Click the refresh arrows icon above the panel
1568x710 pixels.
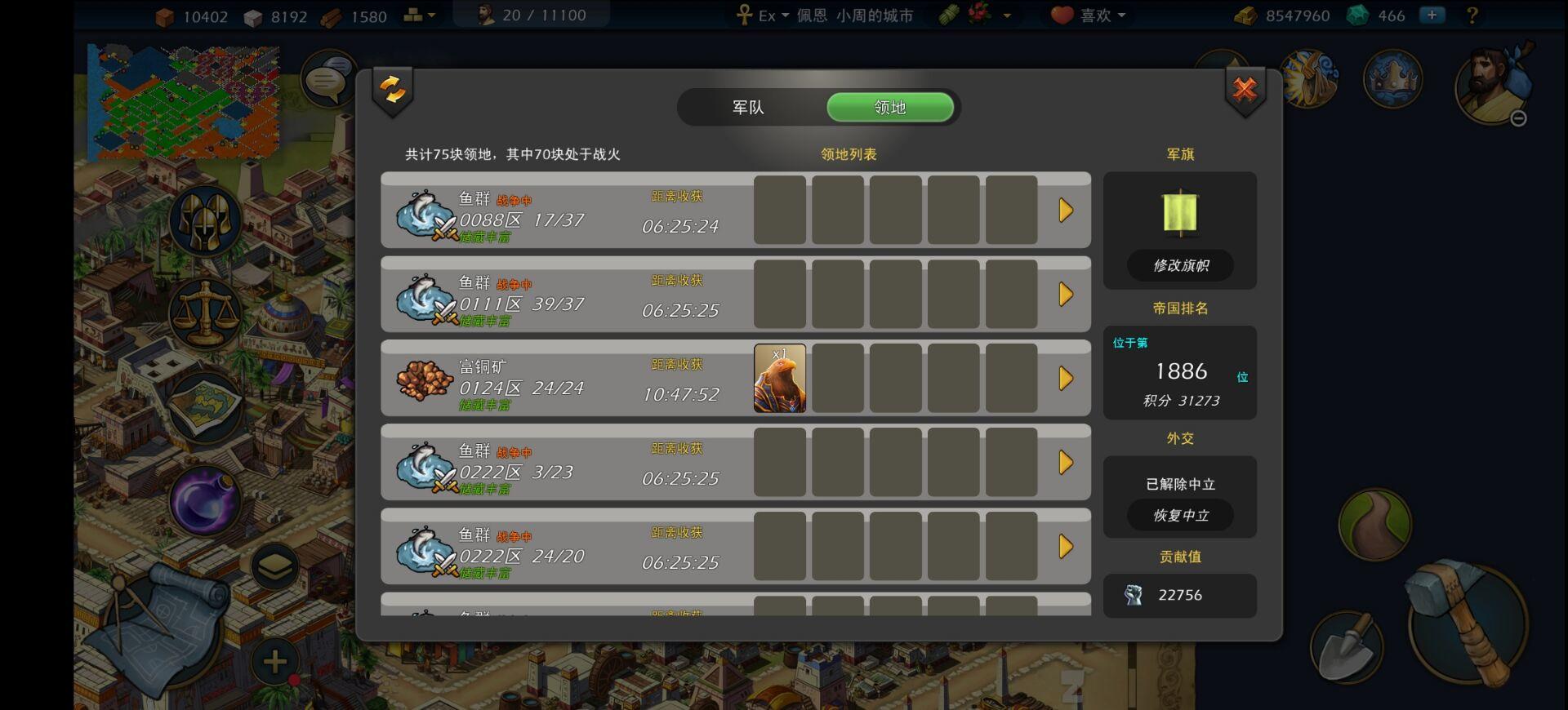(393, 88)
